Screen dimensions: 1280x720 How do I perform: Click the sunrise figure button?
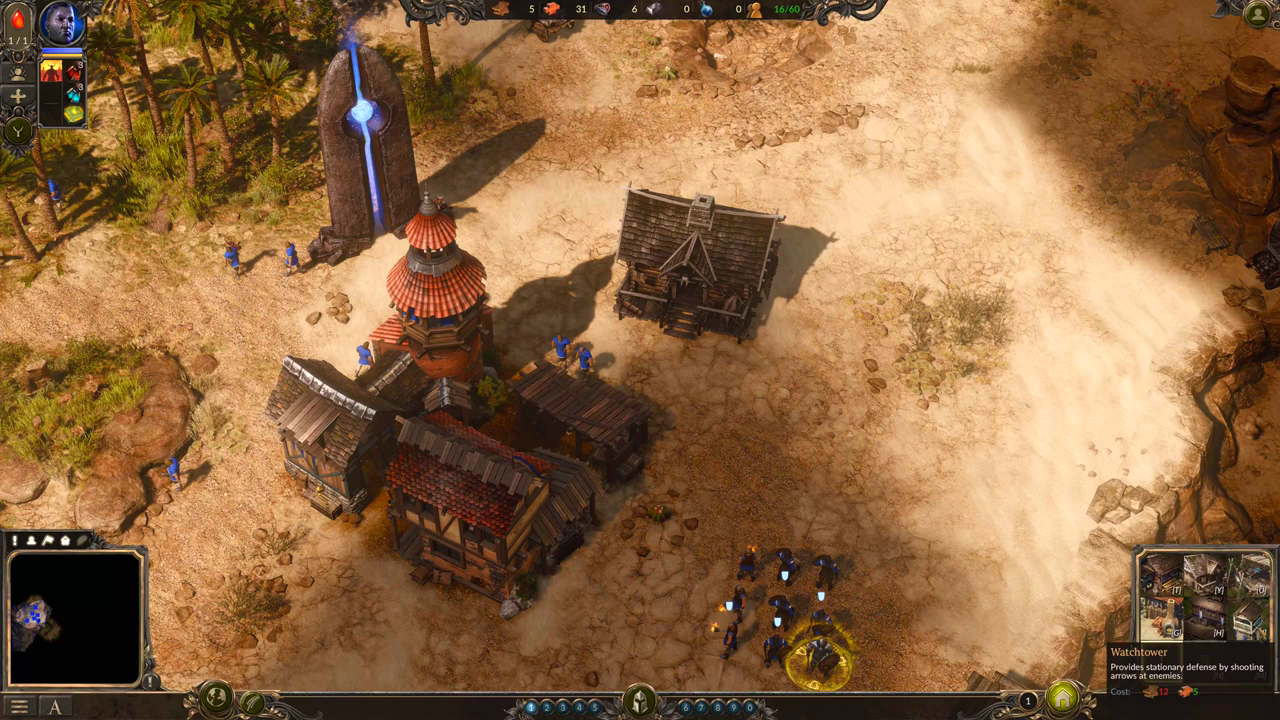18,72
